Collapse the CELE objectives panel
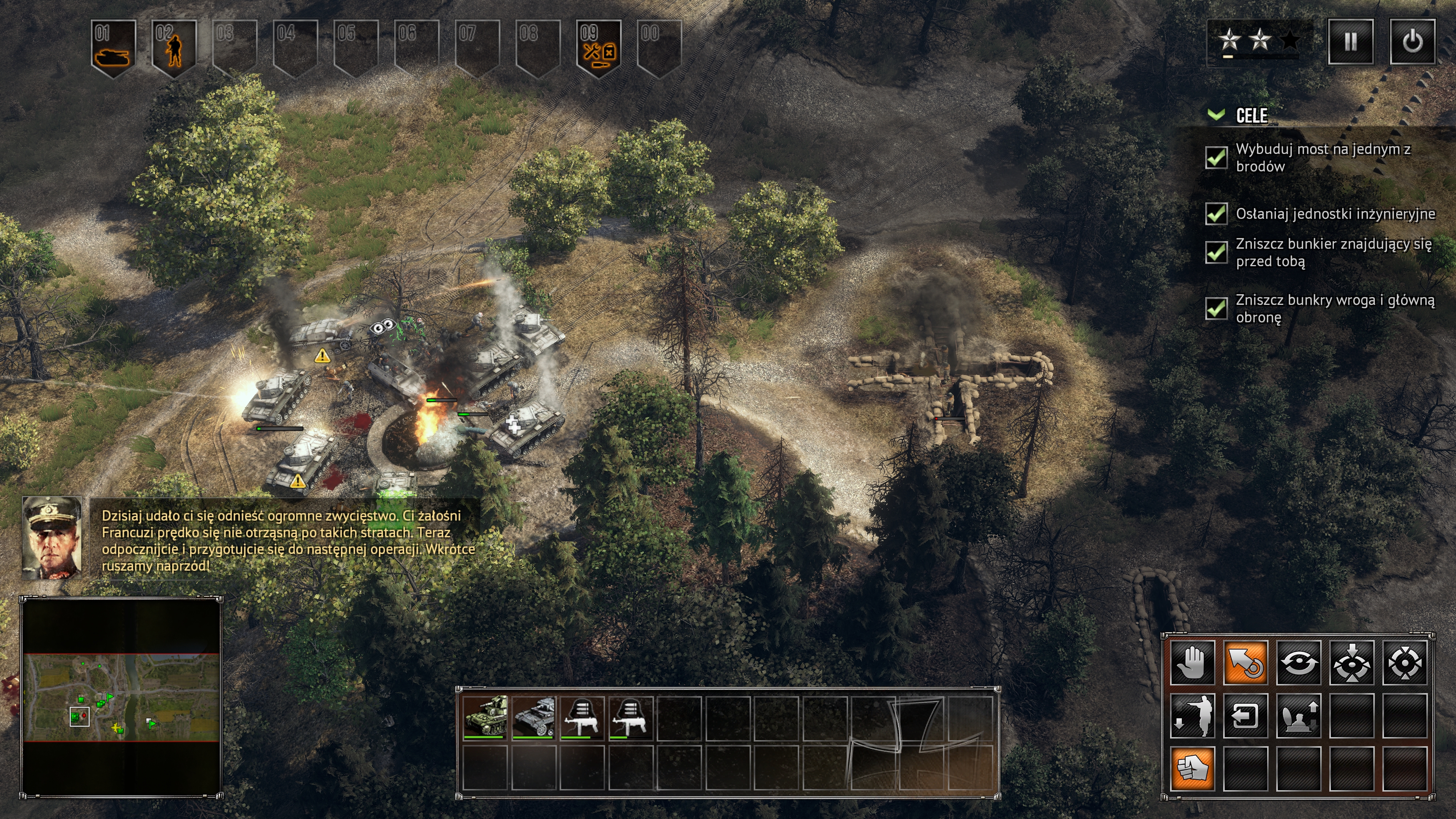1456x819 pixels. (1215, 115)
